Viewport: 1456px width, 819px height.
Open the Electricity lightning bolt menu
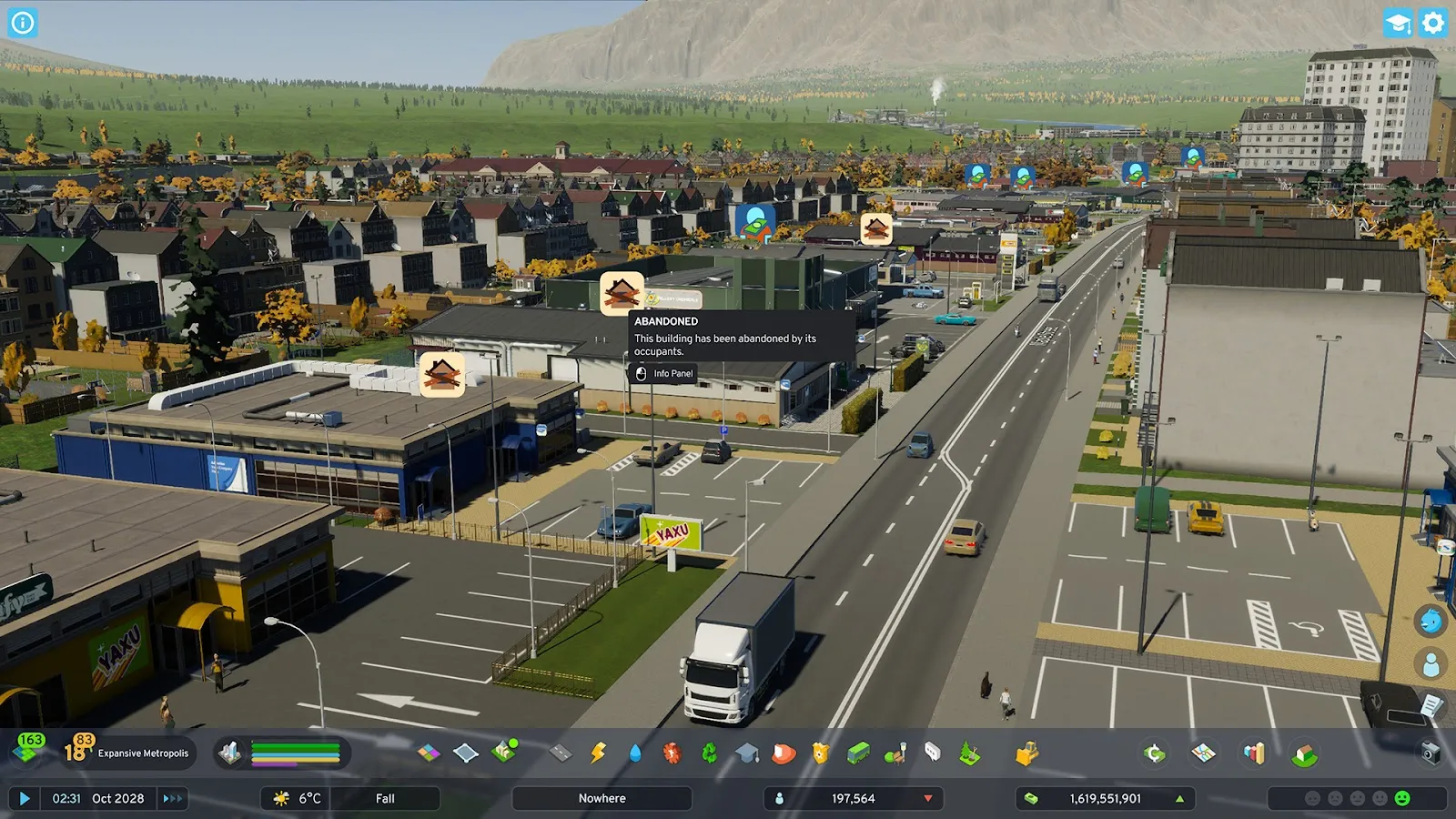(598, 753)
